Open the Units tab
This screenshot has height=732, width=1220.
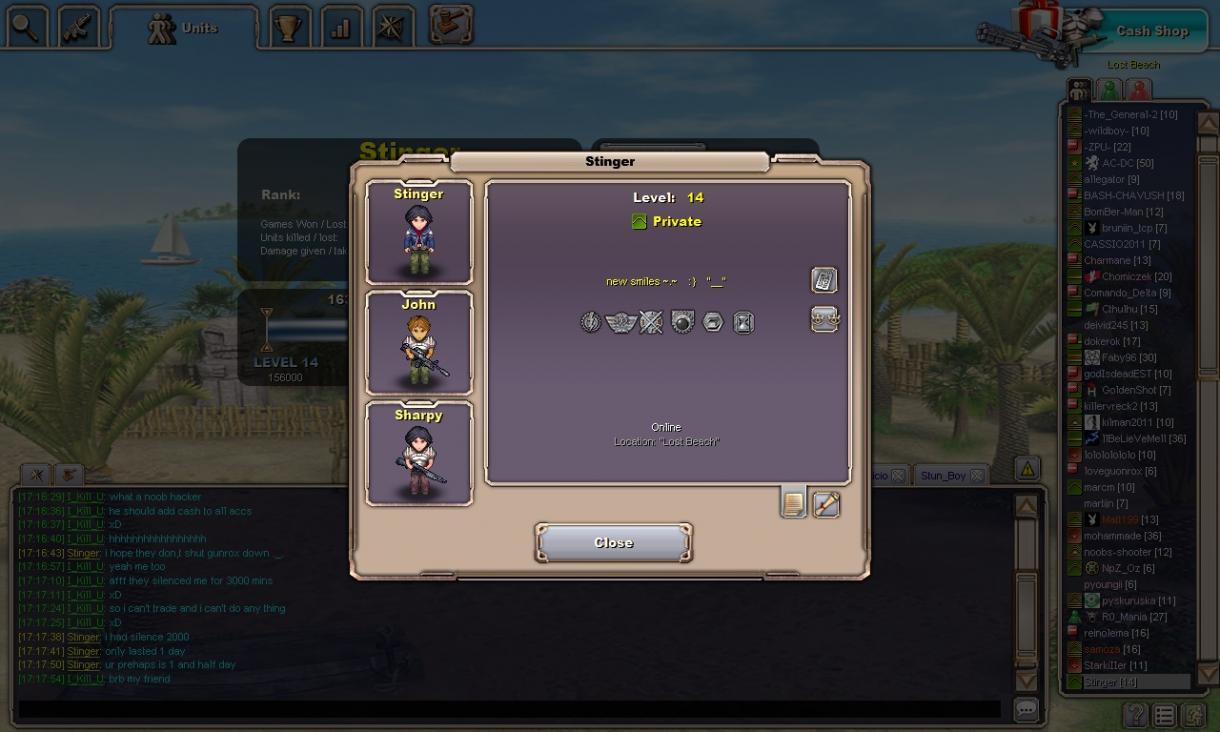point(183,28)
